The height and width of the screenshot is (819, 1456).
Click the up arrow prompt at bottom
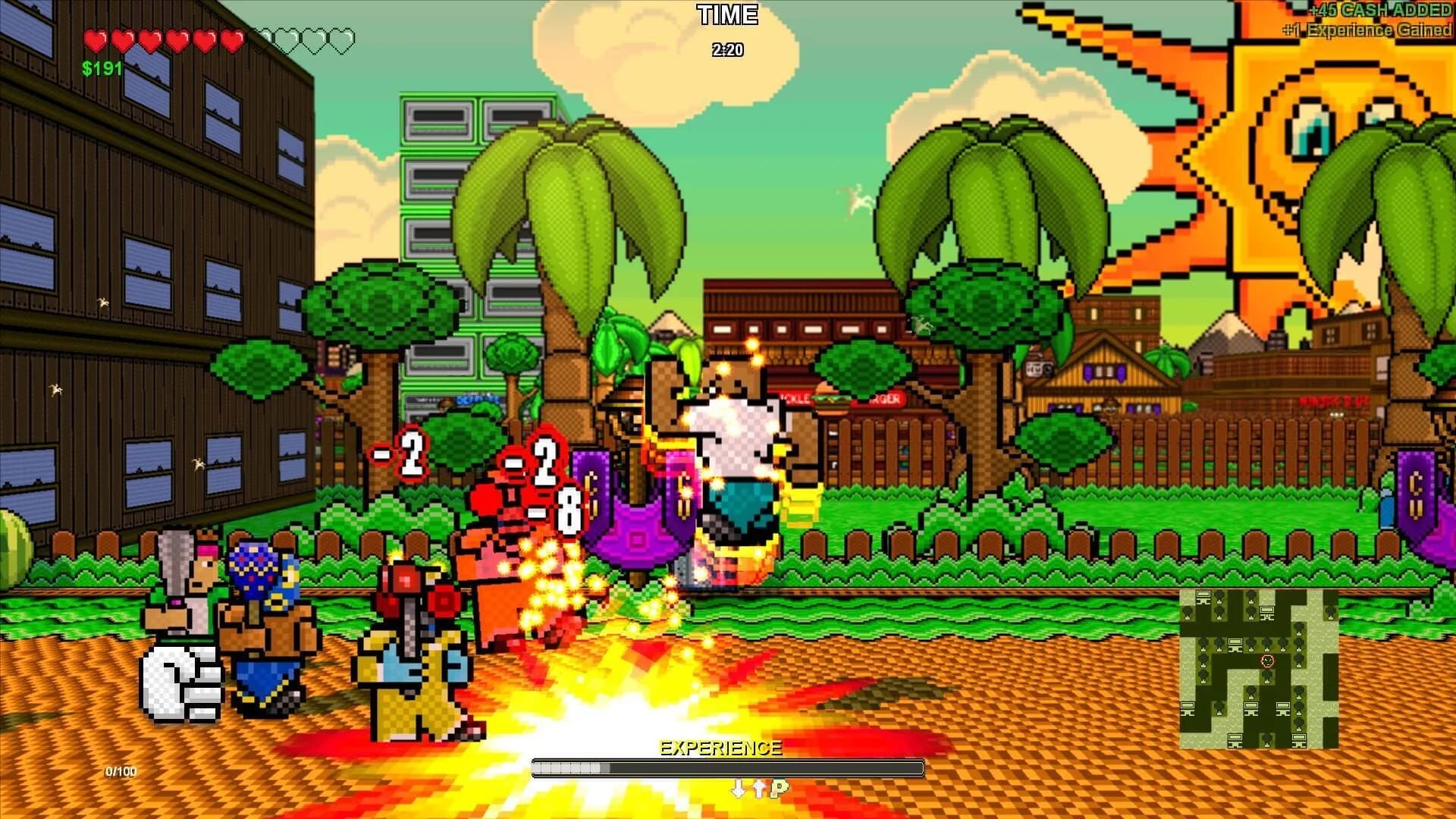tap(759, 789)
